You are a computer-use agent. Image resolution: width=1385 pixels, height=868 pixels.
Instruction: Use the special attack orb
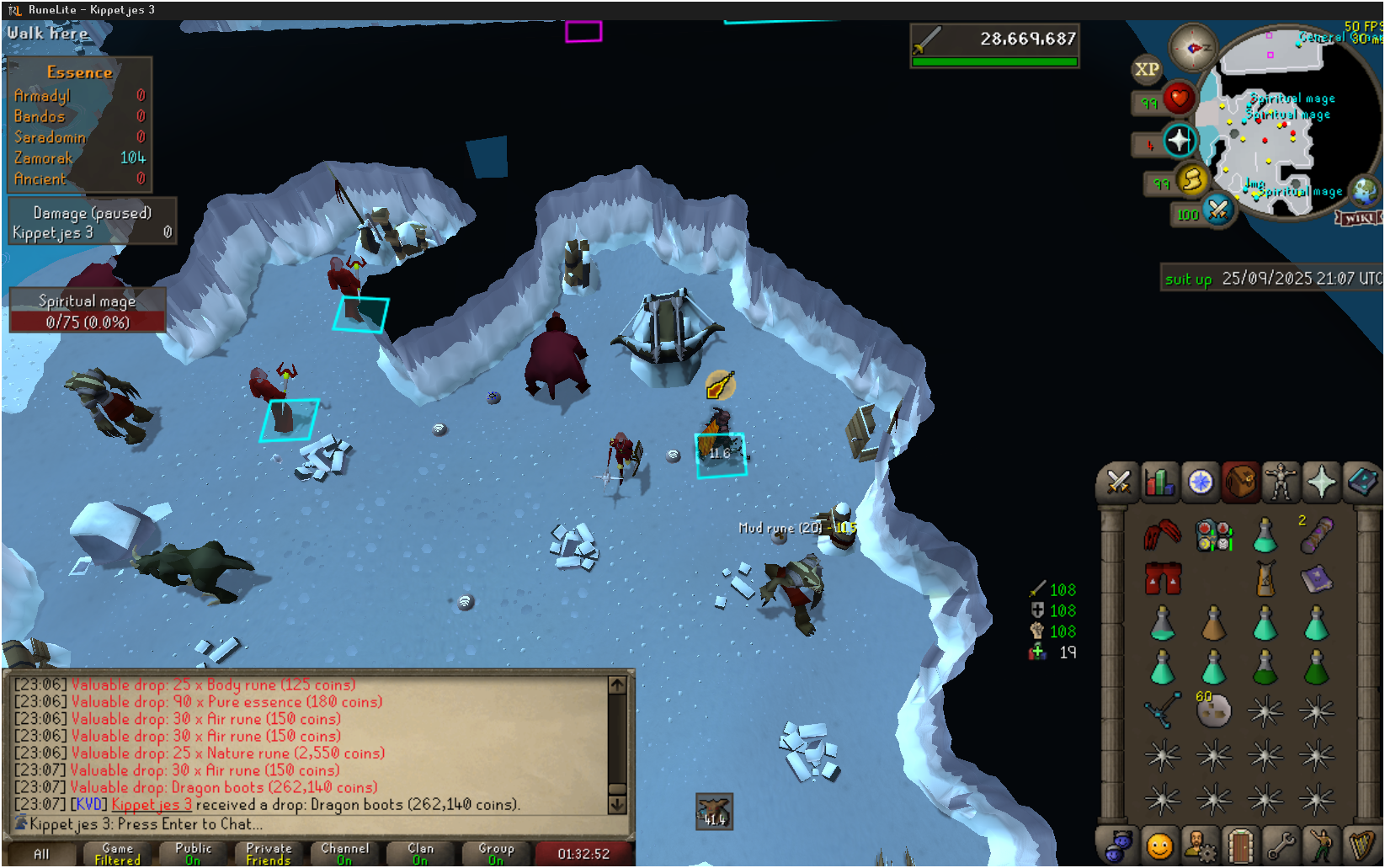pyautogui.click(x=1217, y=210)
